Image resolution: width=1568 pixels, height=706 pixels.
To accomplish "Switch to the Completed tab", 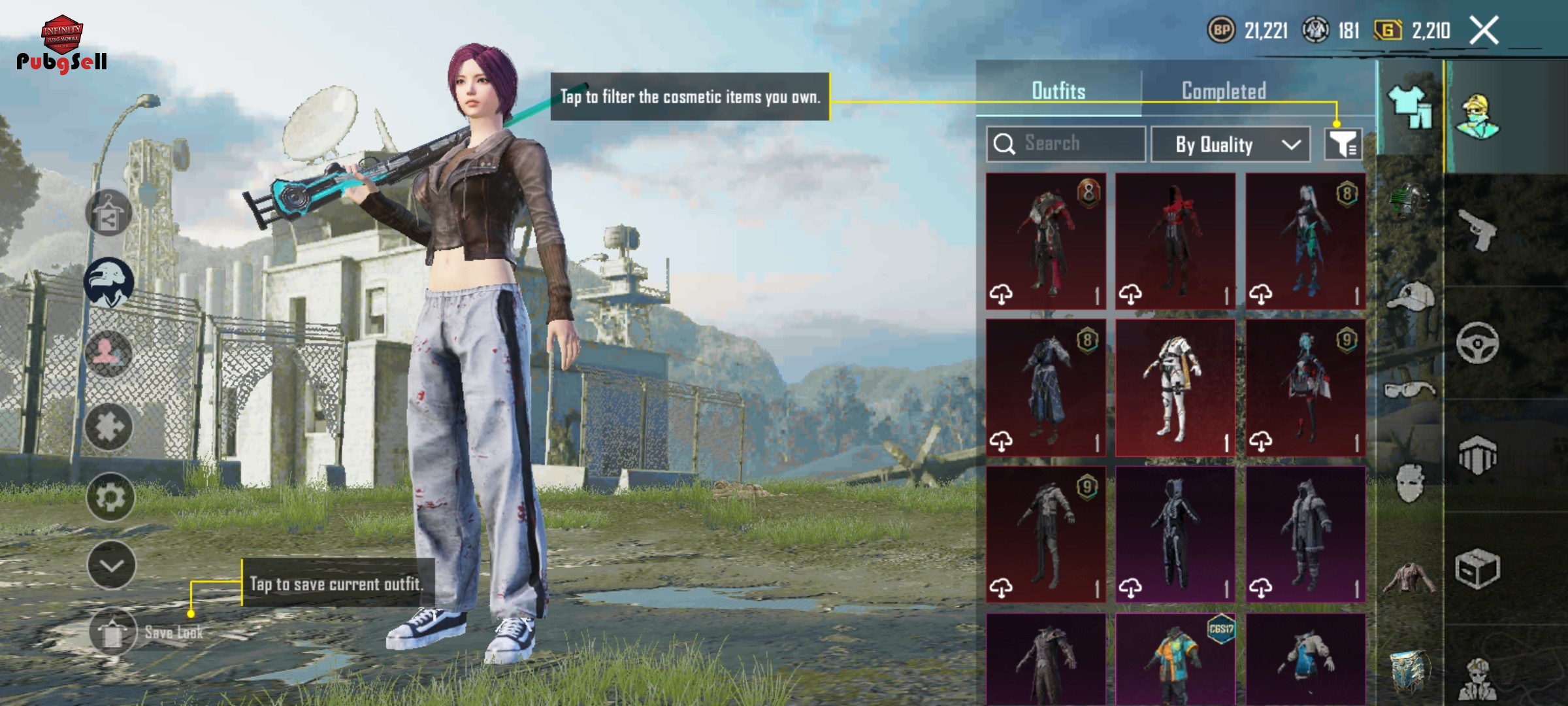I will (1224, 91).
